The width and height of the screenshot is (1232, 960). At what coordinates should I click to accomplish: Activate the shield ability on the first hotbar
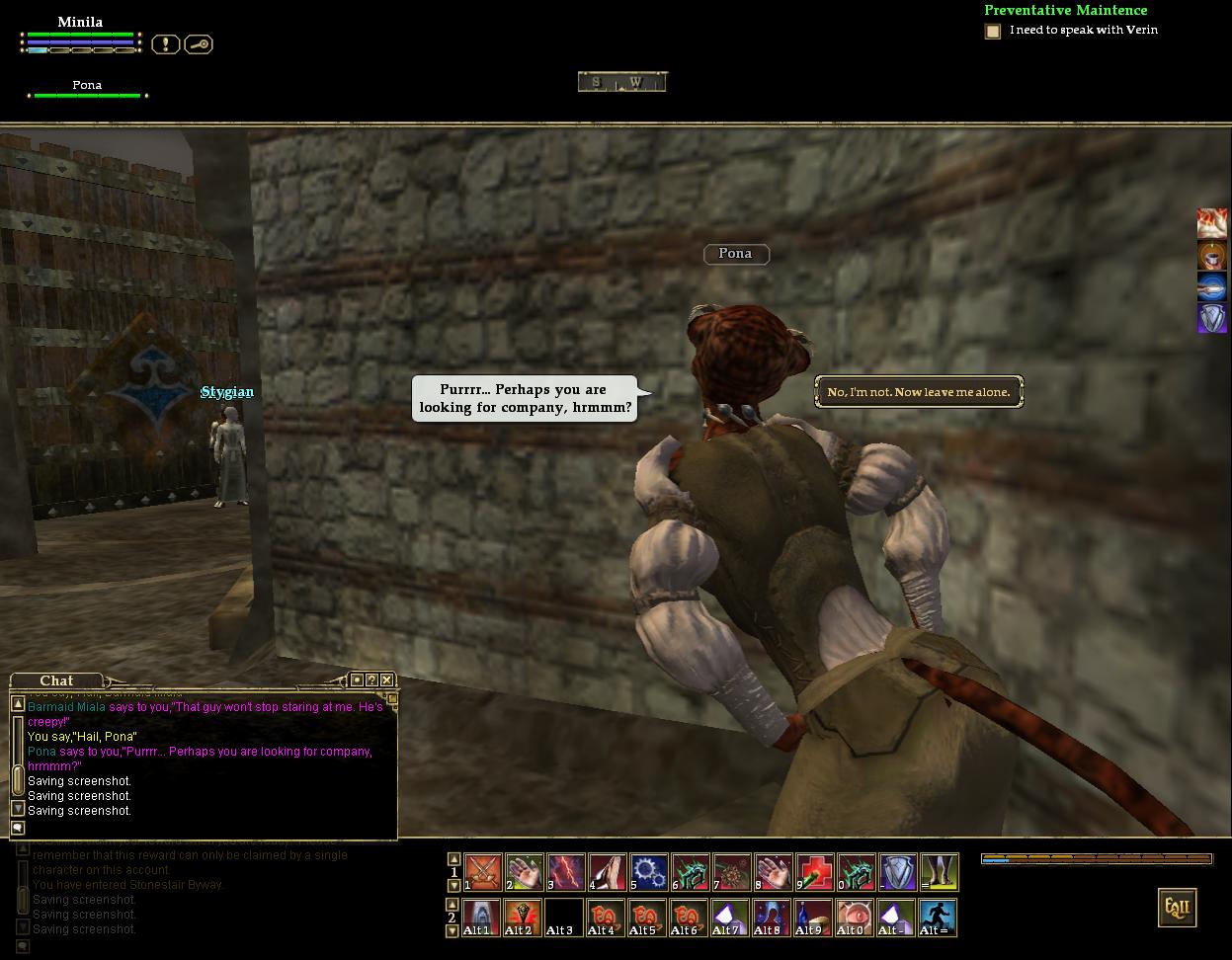[897, 873]
